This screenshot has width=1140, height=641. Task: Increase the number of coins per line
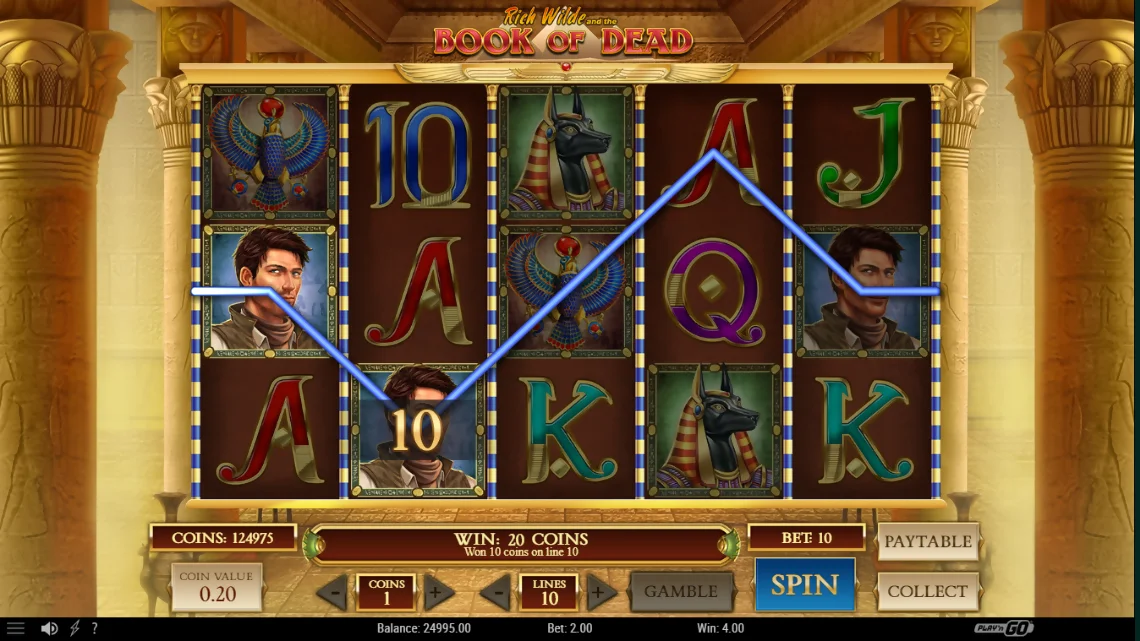[x=438, y=592]
